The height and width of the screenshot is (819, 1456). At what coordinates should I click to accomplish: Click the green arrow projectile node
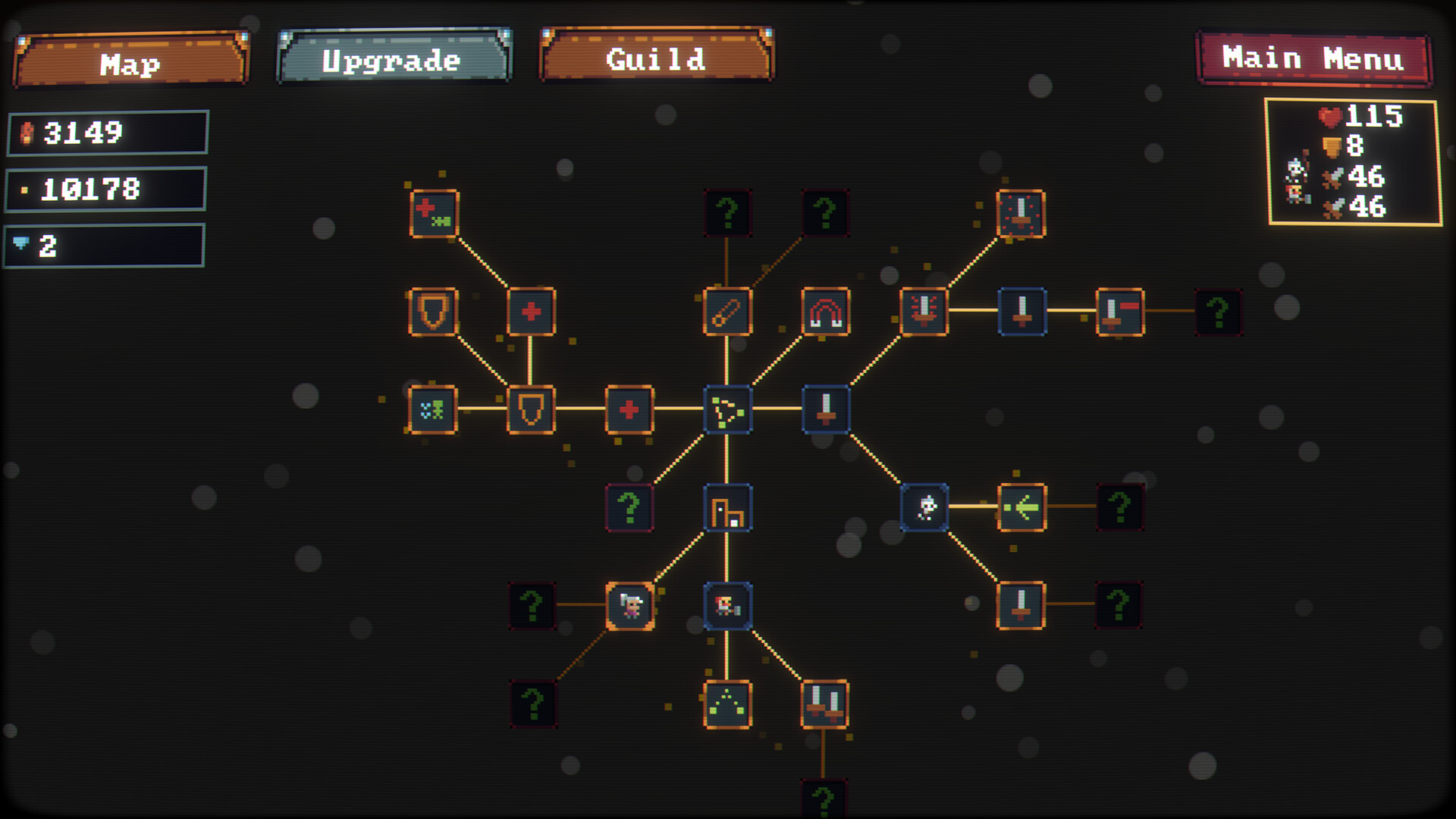click(1018, 508)
